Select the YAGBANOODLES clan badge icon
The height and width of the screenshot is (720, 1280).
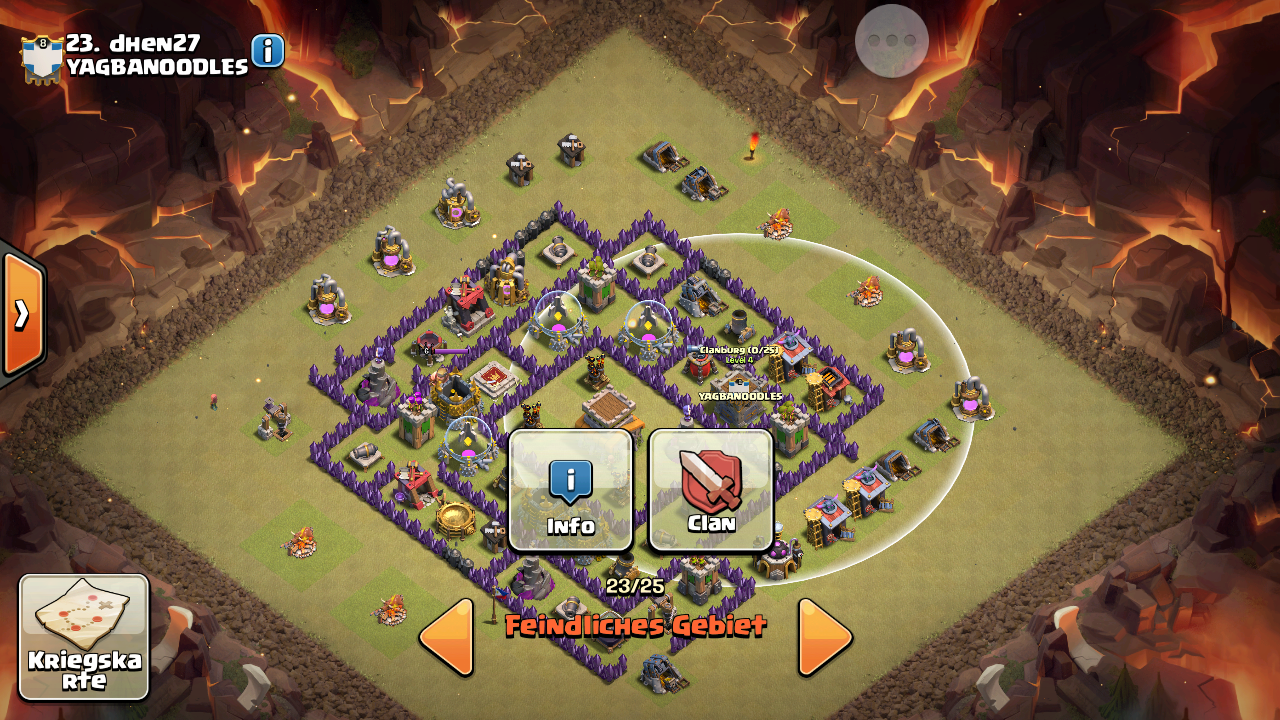tap(42, 58)
